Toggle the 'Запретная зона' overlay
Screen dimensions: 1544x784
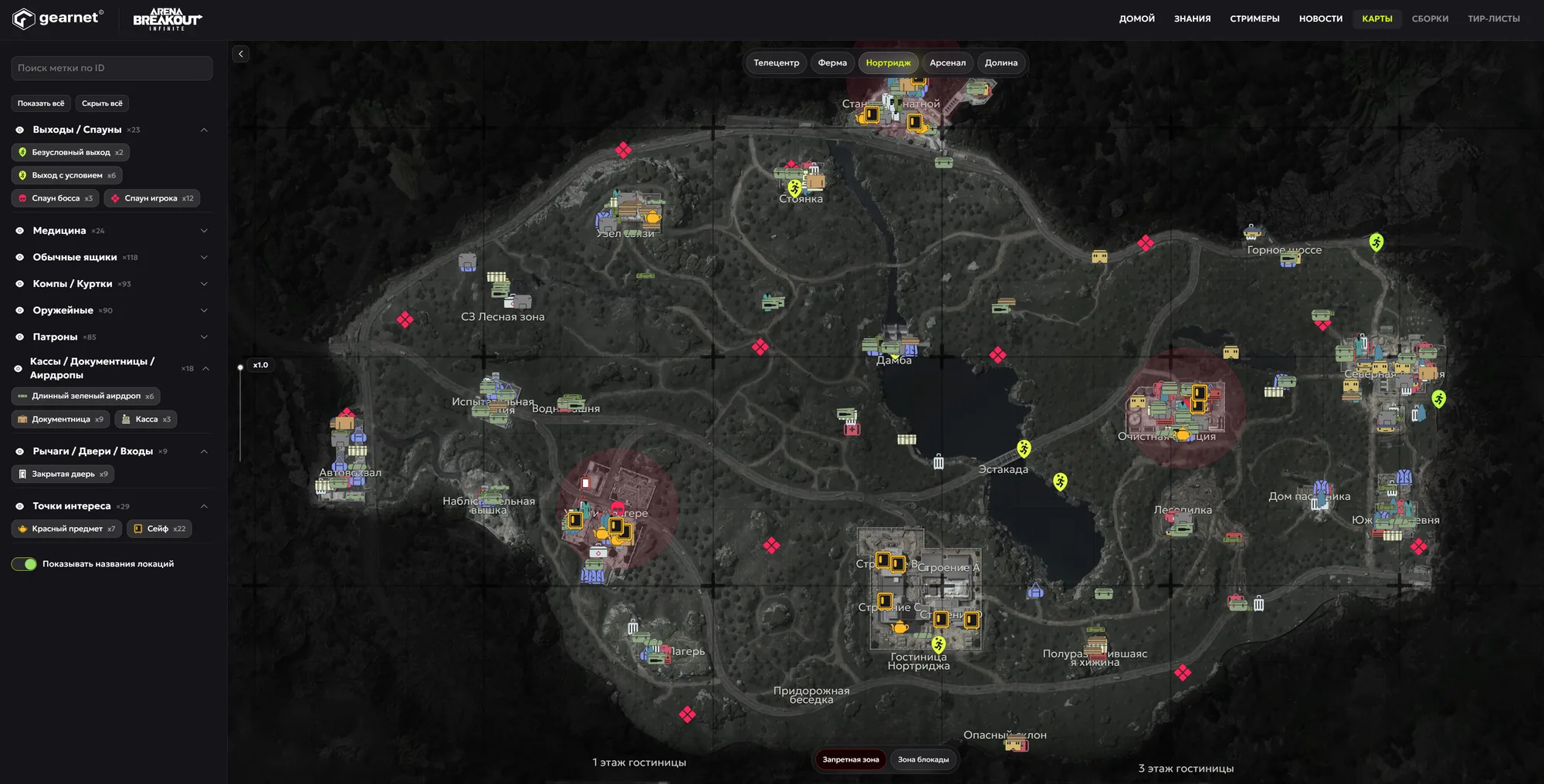[850, 759]
